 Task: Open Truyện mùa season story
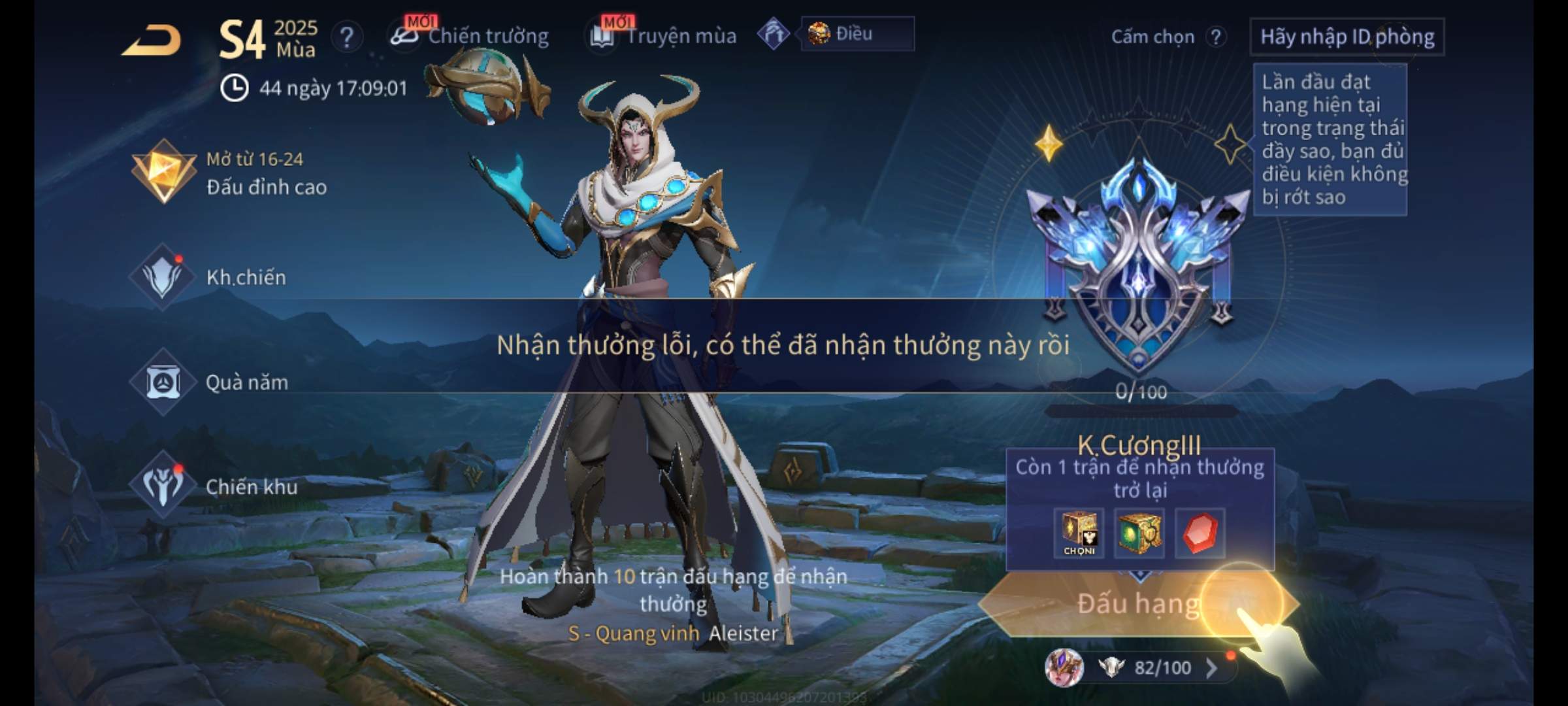tap(664, 36)
